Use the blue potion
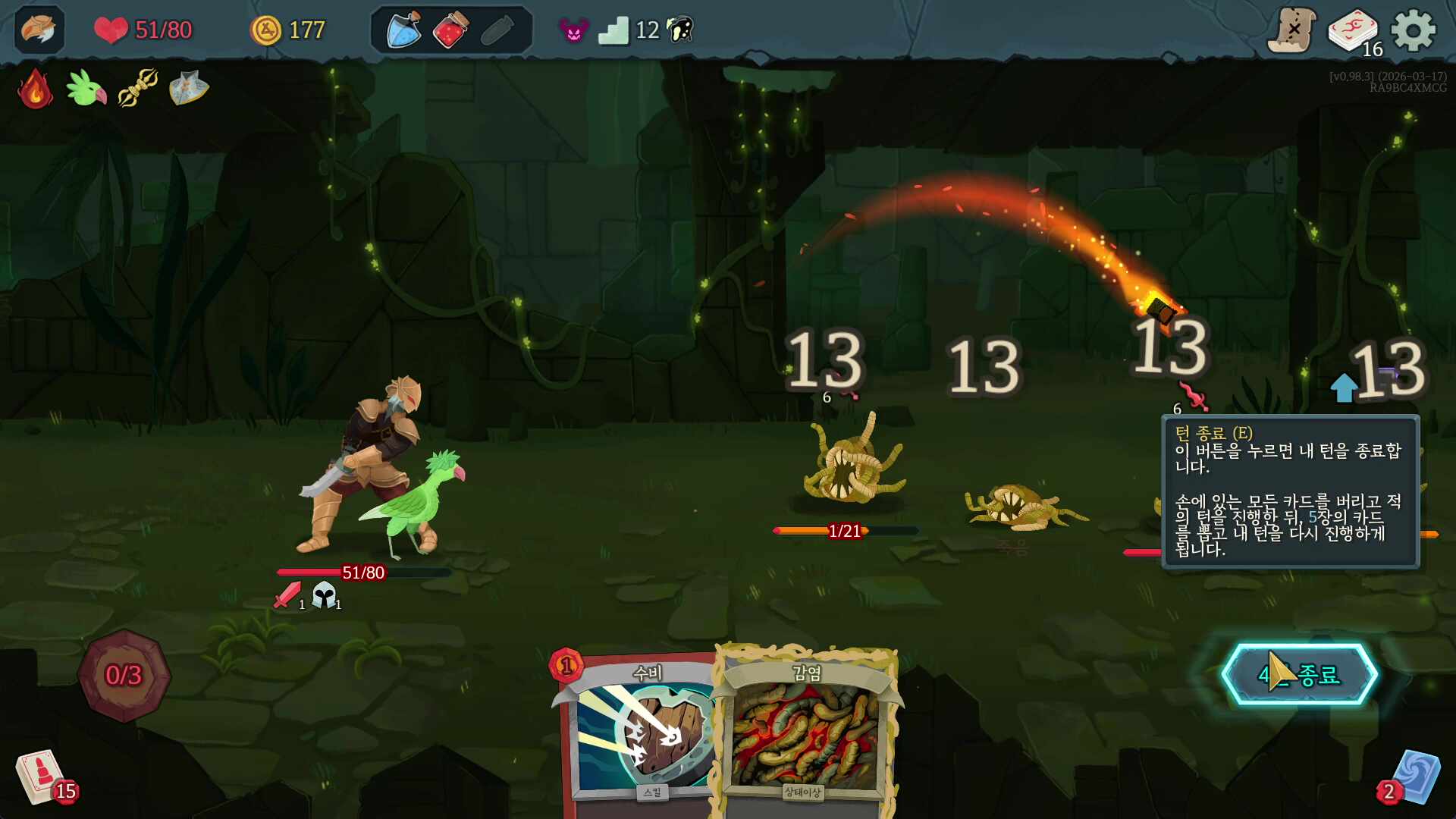The height and width of the screenshot is (819, 1456). click(x=404, y=30)
